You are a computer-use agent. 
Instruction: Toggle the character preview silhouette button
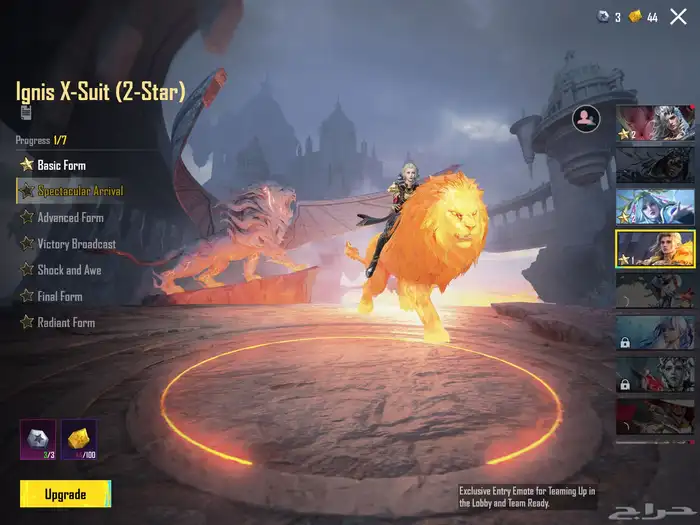coord(585,119)
